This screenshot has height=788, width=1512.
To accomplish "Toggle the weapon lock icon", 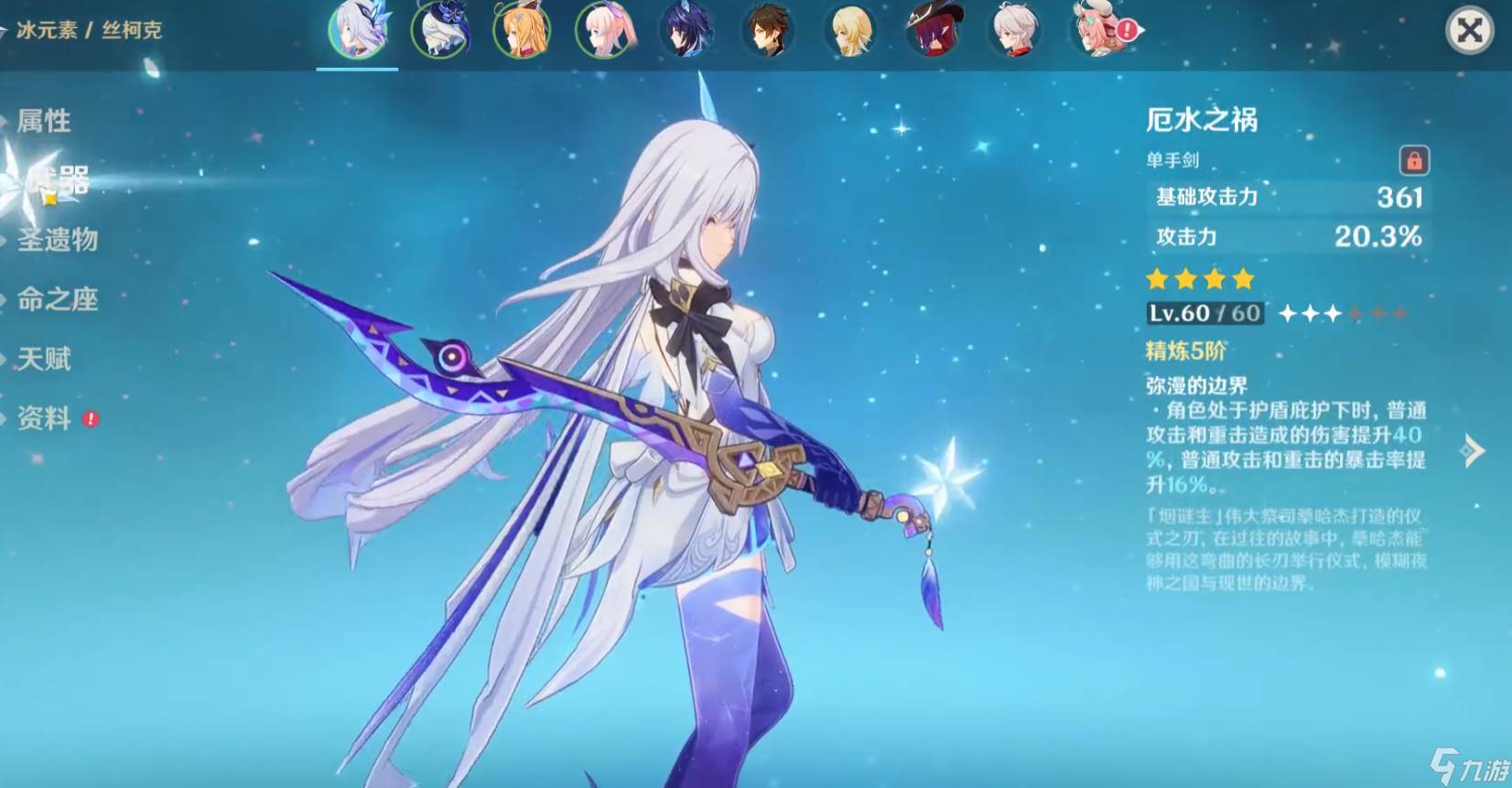I will [1414, 161].
